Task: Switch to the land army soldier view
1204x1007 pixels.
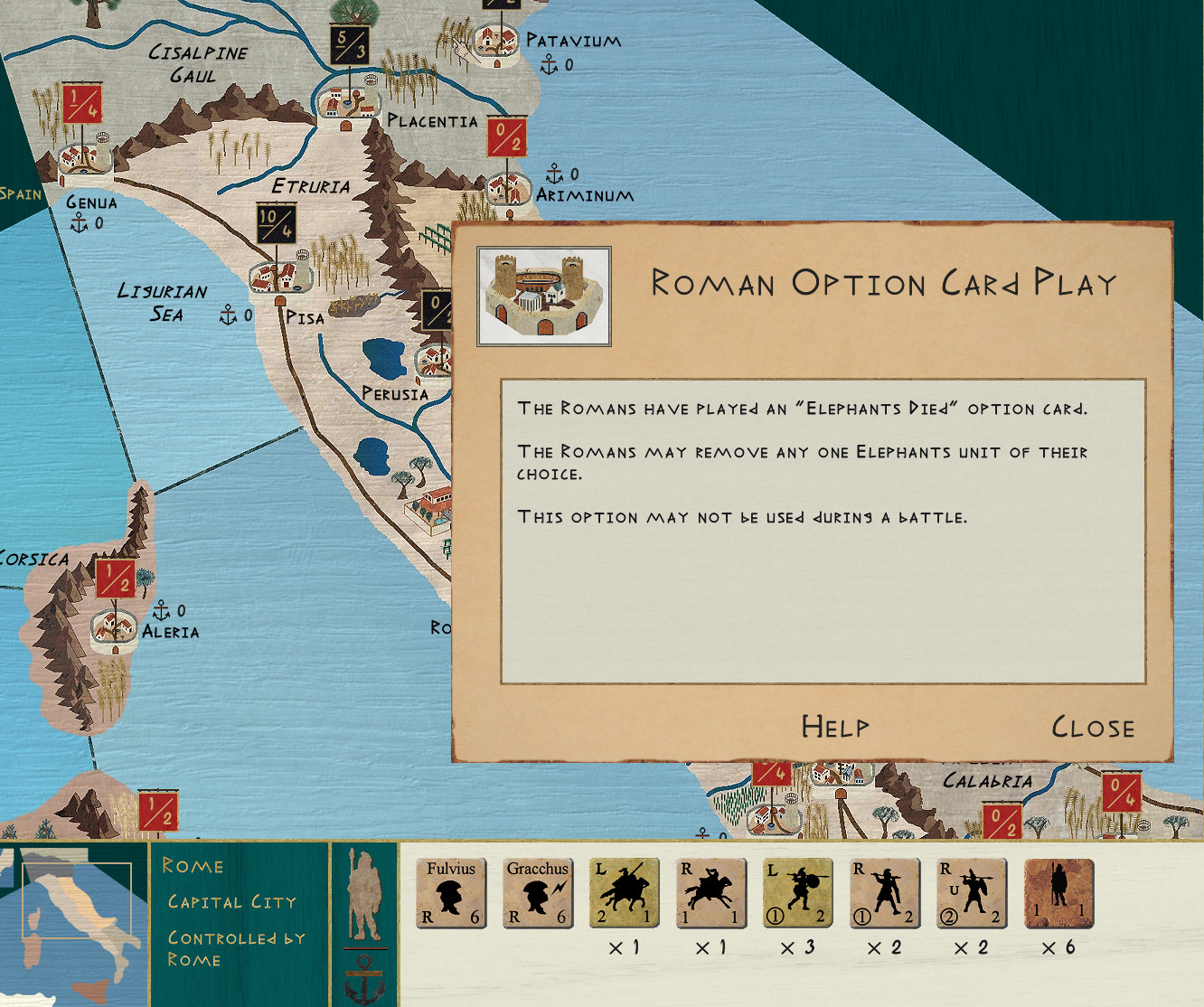Action: (364, 894)
